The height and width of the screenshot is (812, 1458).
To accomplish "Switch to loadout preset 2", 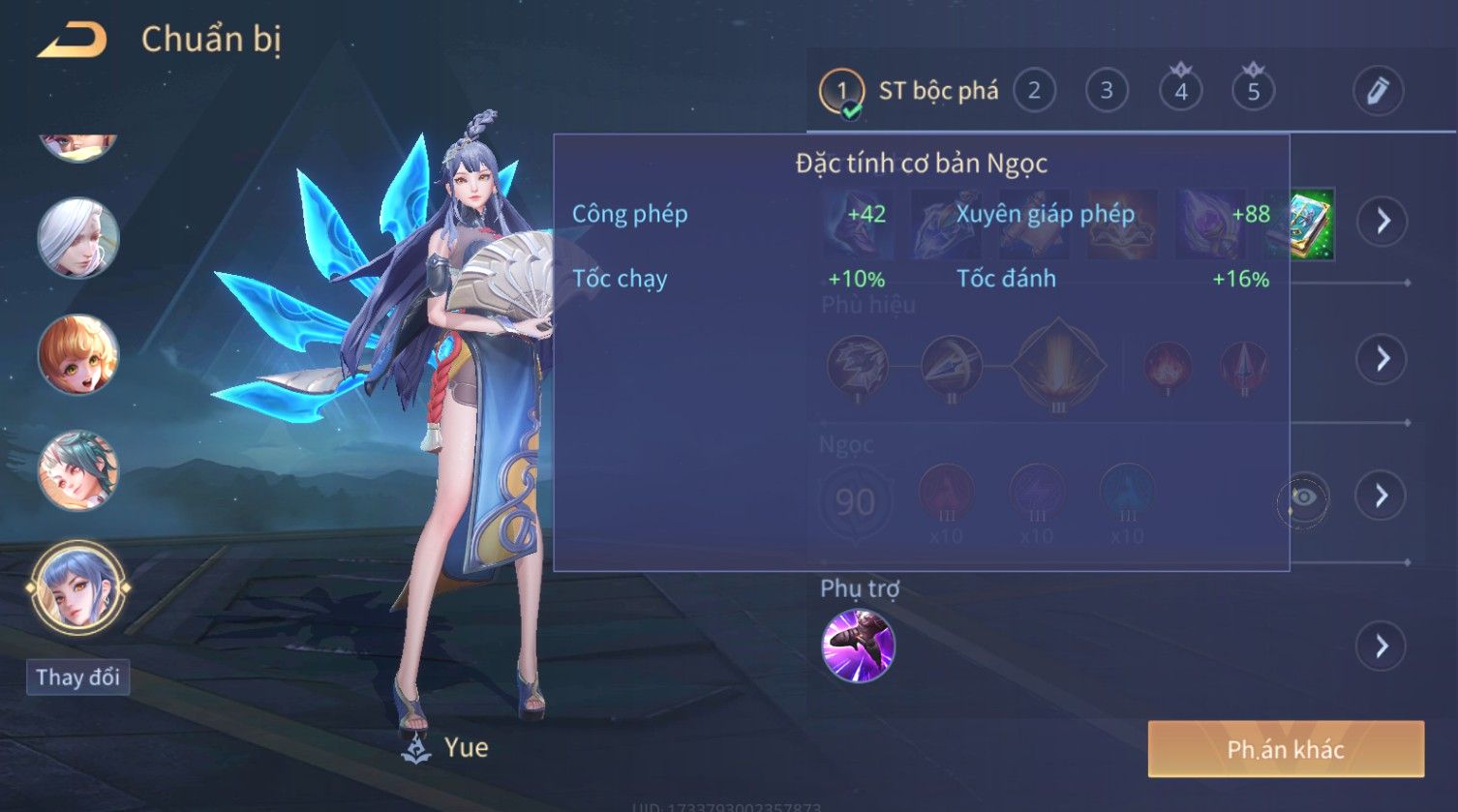I will (x=1034, y=91).
